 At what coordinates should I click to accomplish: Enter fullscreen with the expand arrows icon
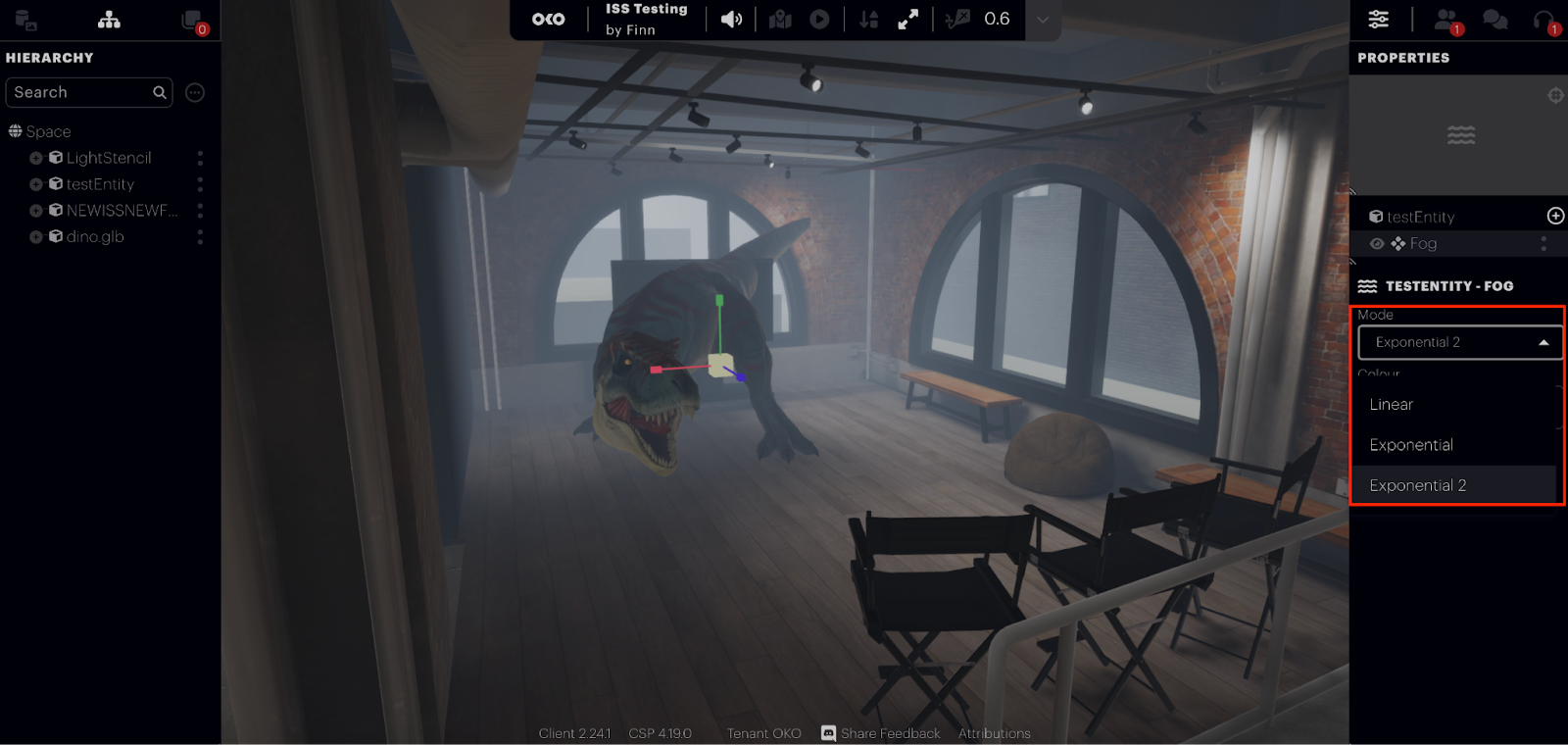click(x=908, y=20)
